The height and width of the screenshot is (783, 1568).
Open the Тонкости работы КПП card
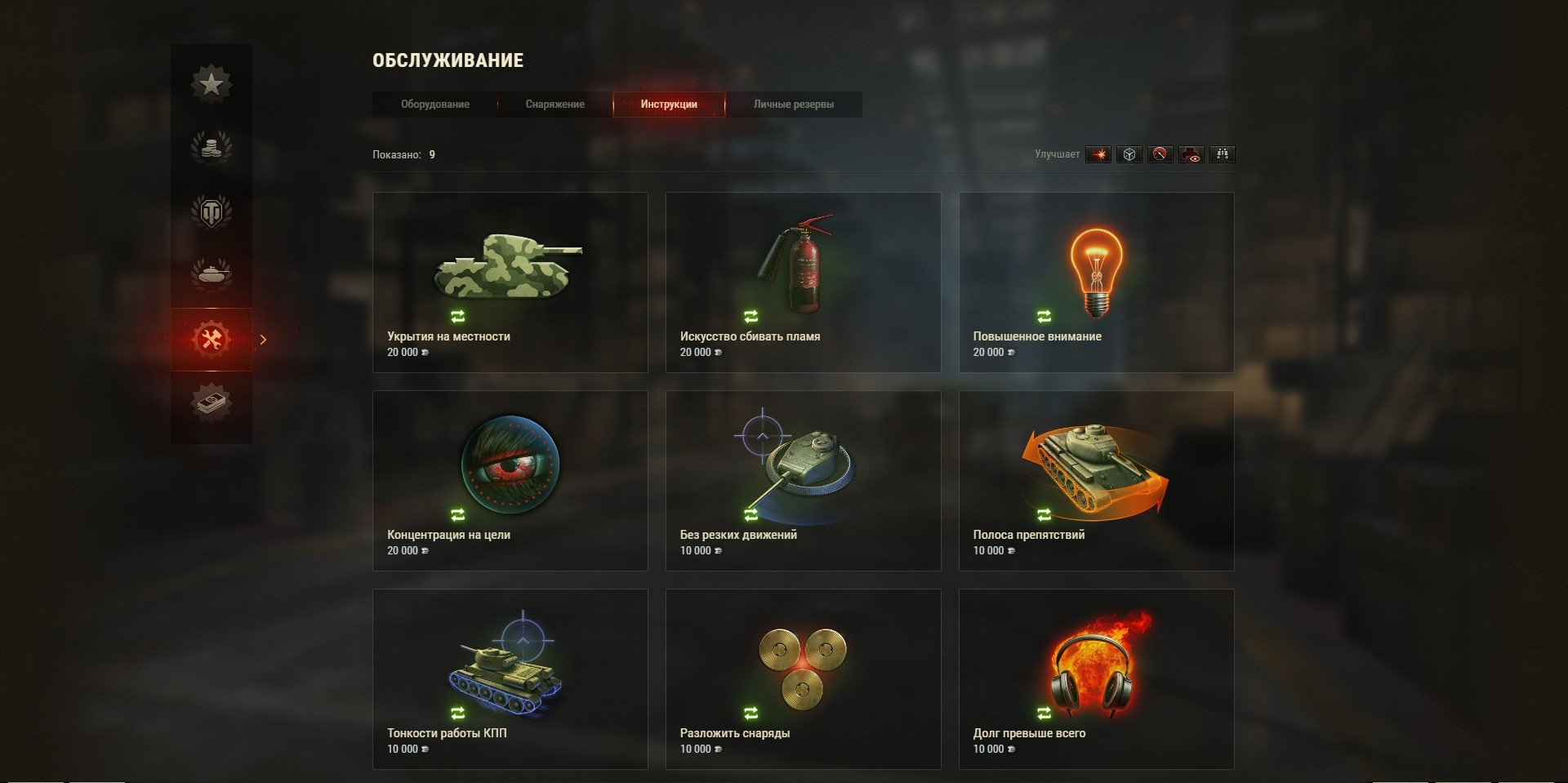pos(510,679)
